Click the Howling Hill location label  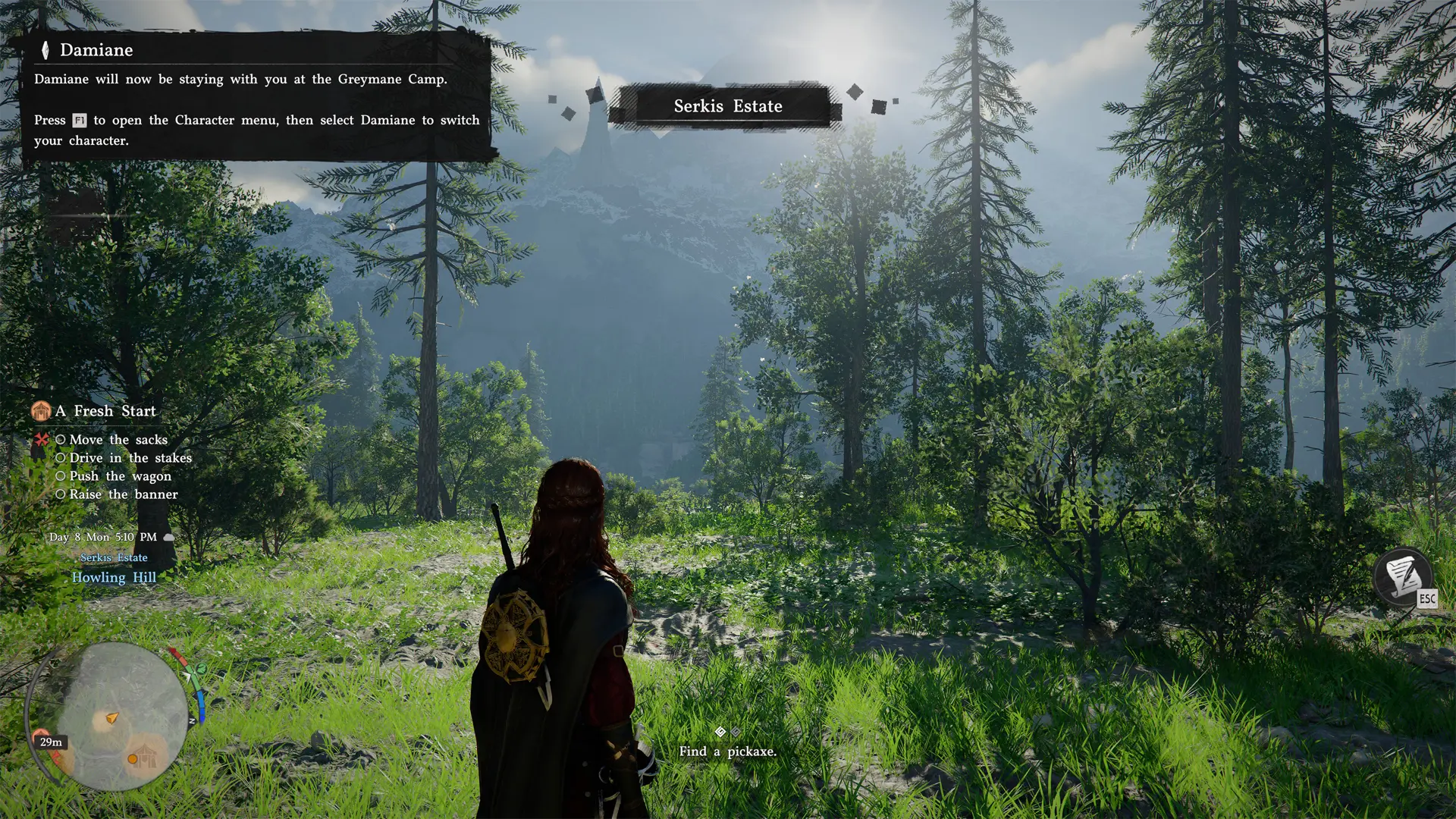(x=114, y=578)
